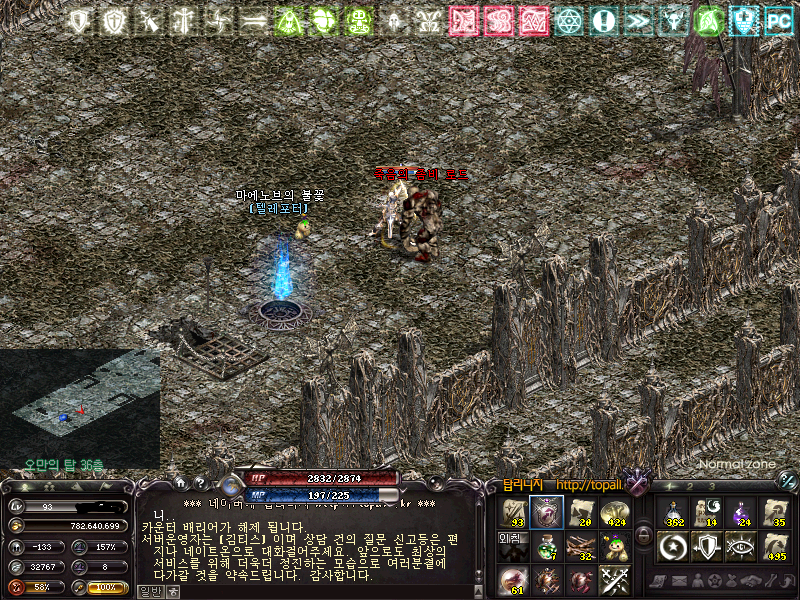Image resolution: width=800 pixels, height=600 pixels.
Task: Switch to hotbar page 2
Action: 692,486
